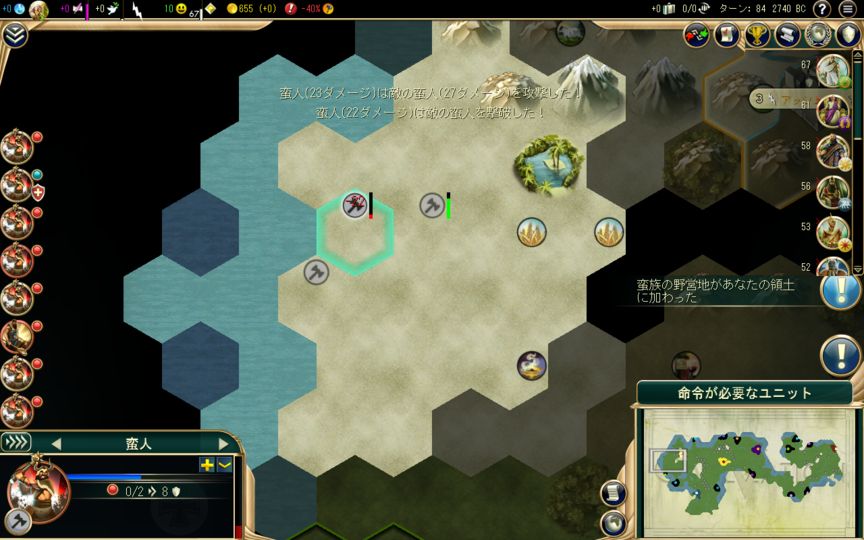Screen dimensions: 864x540
Task: Open the main menu hamburger button
Action: pos(848,9)
